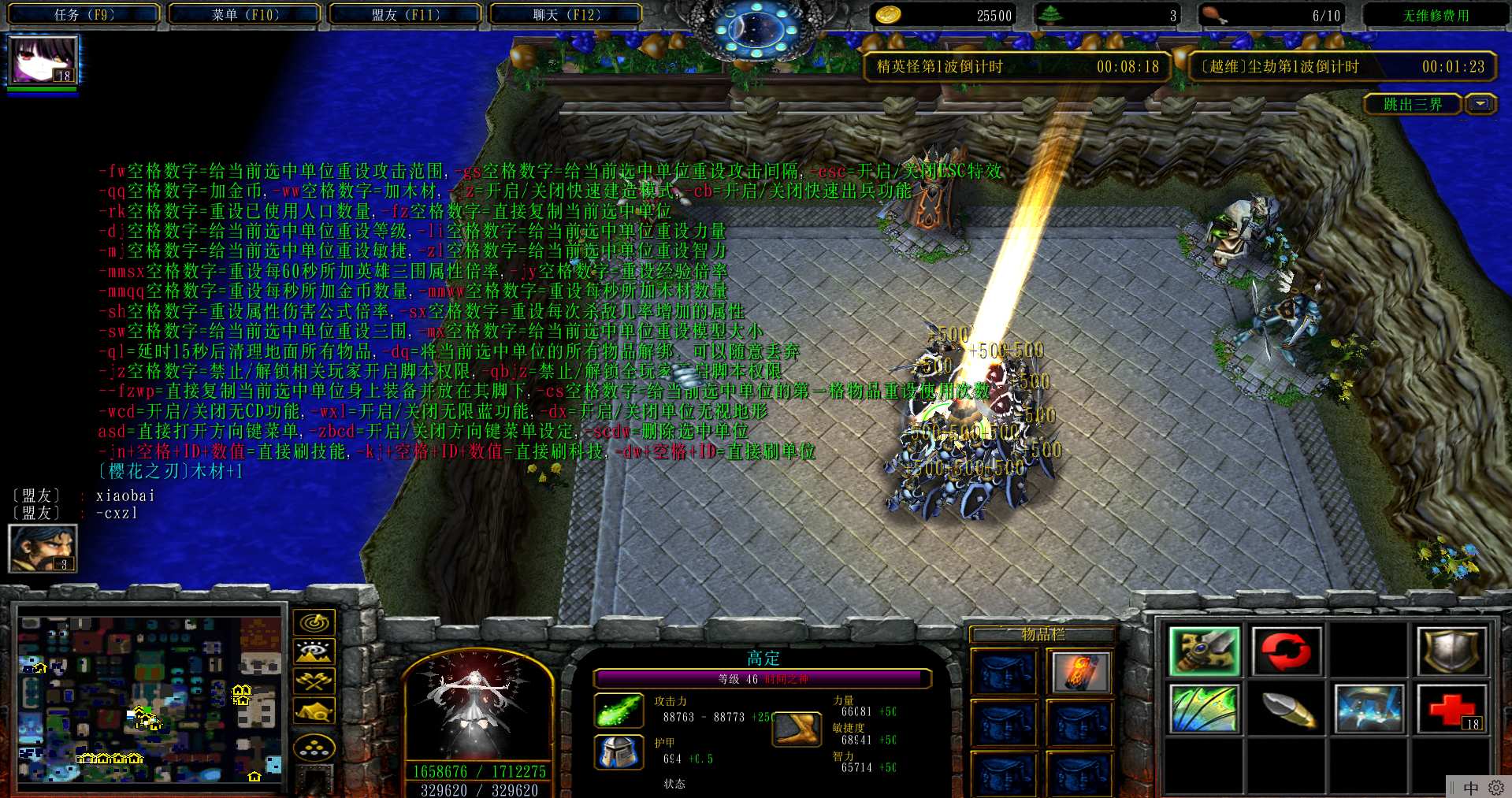Open the 任务 (F9) quests menu
The height and width of the screenshot is (798, 1512).
pyautogui.click(x=84, y=14)
